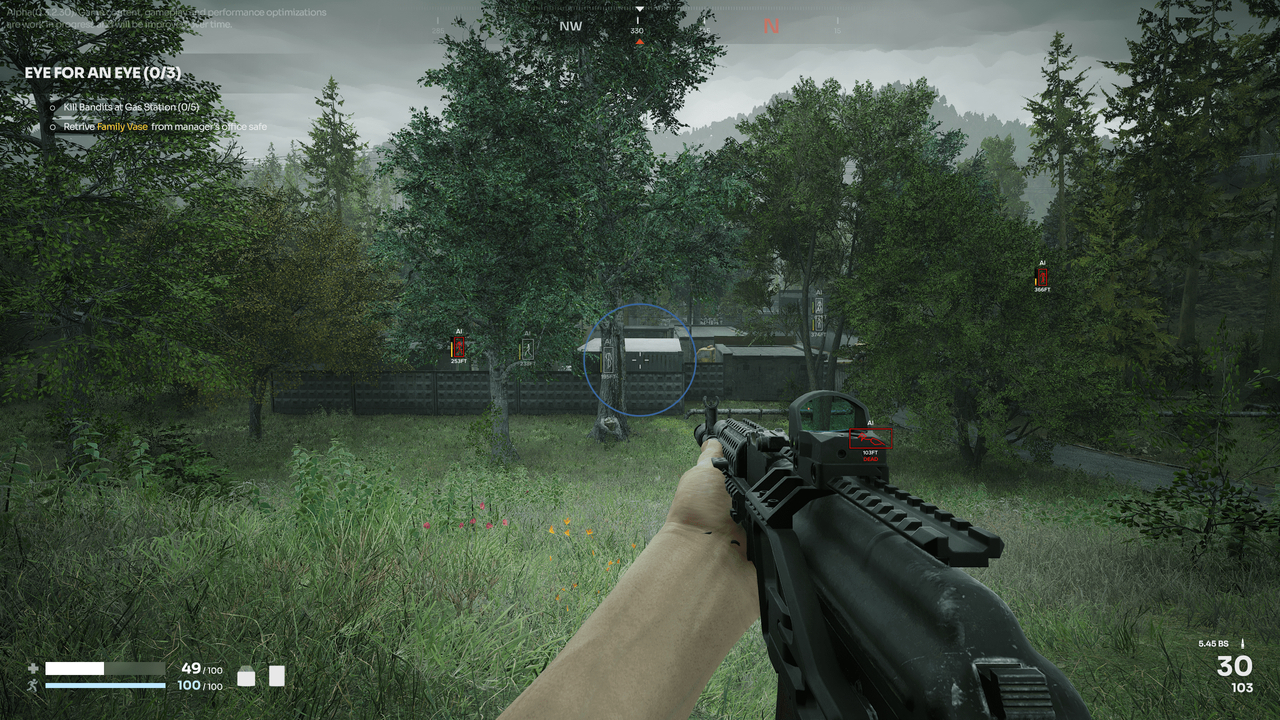Screen dimensions: 1280x720
Task: Click the red N compass marker
Action: click(769, 26)
